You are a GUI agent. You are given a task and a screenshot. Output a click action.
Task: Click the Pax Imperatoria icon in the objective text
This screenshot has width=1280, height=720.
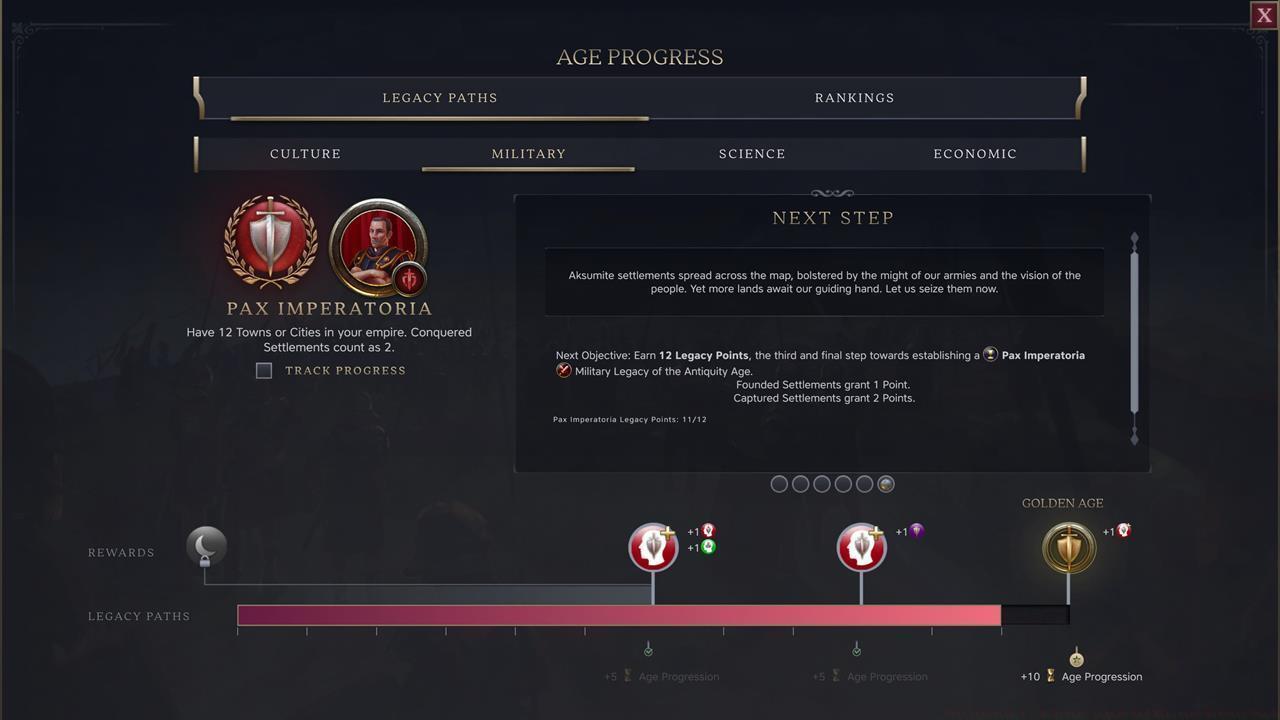pyautogui.click(x=990, y=354)
